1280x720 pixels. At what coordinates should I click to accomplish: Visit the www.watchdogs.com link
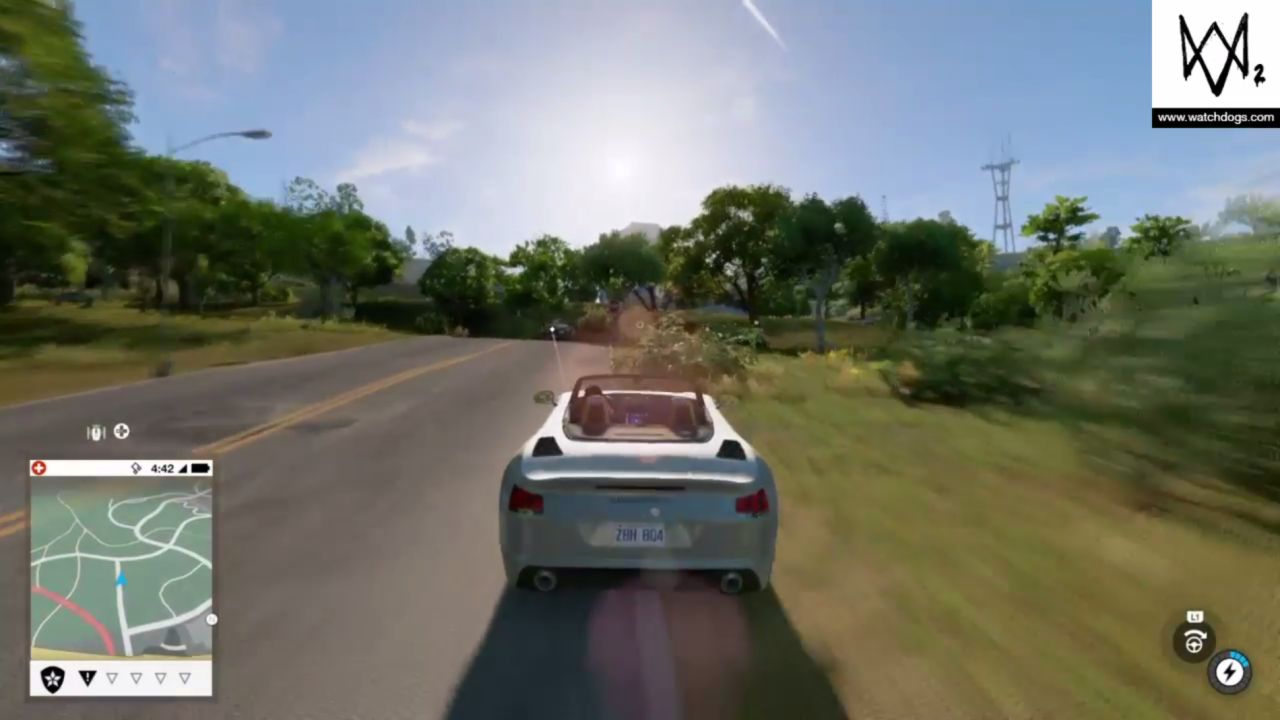pos(1215,117)
